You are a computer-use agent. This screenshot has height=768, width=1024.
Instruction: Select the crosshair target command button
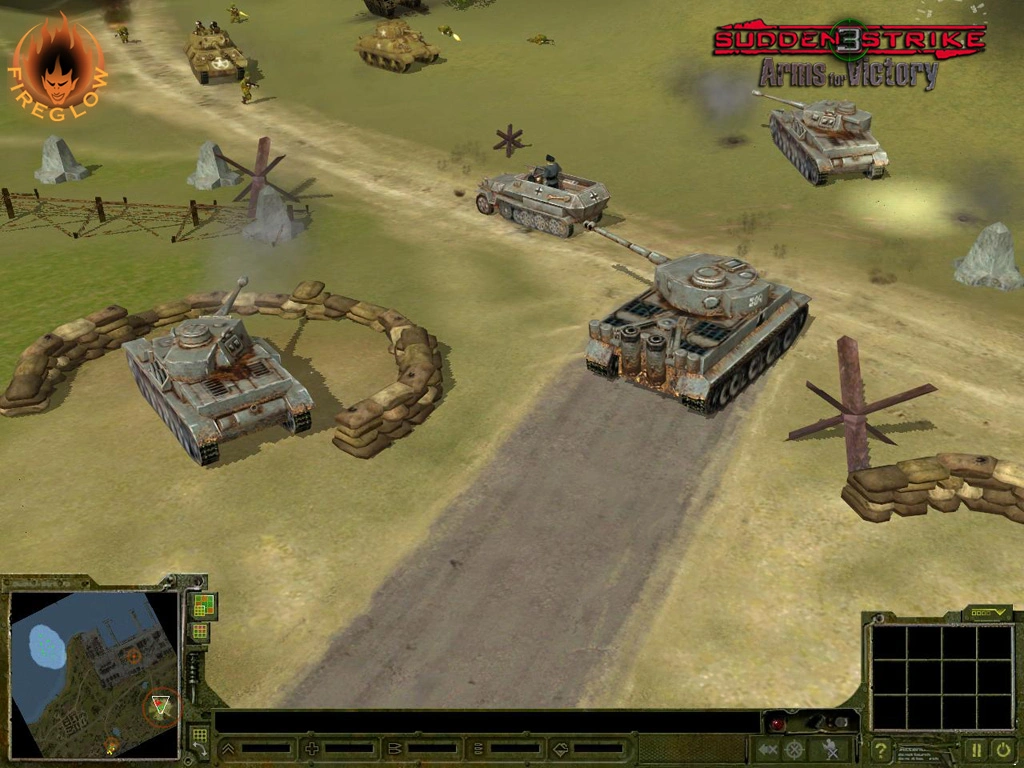tap(794, 749)
